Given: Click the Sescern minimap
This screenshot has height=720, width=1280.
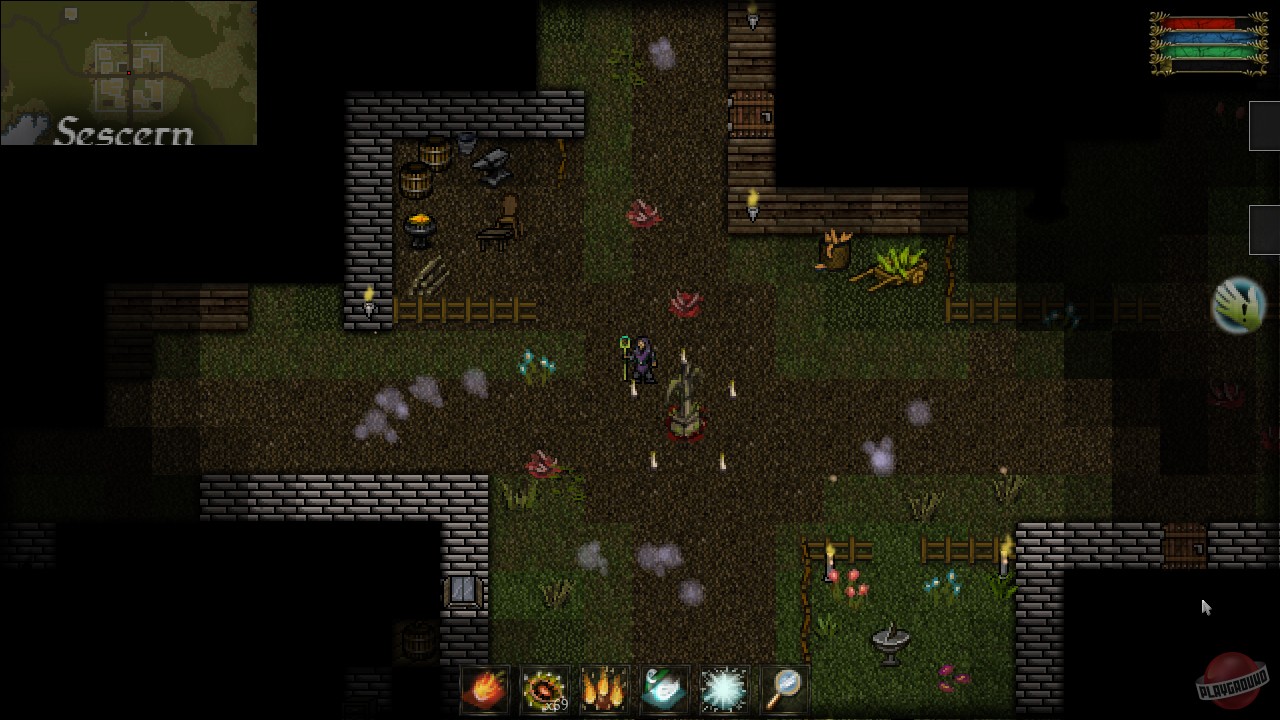Looking at the screenshot, I should click(x=128, y=70).
